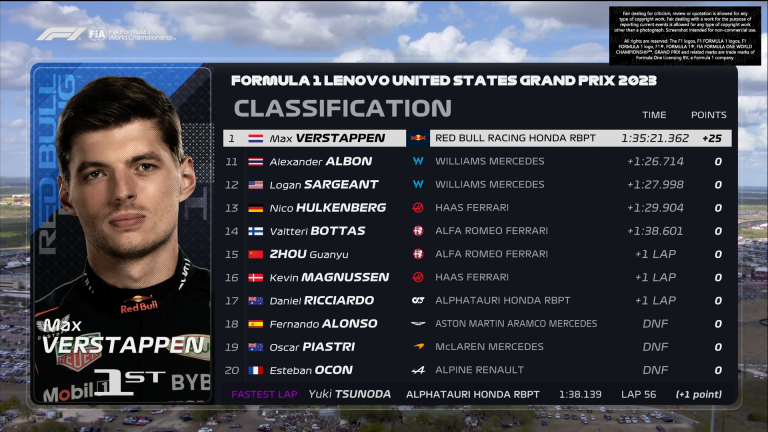This screenshot has height=432, width=768.
Task: Select Esteban Ocon's row
Action: pyautogui.click(x=476, y=370)
